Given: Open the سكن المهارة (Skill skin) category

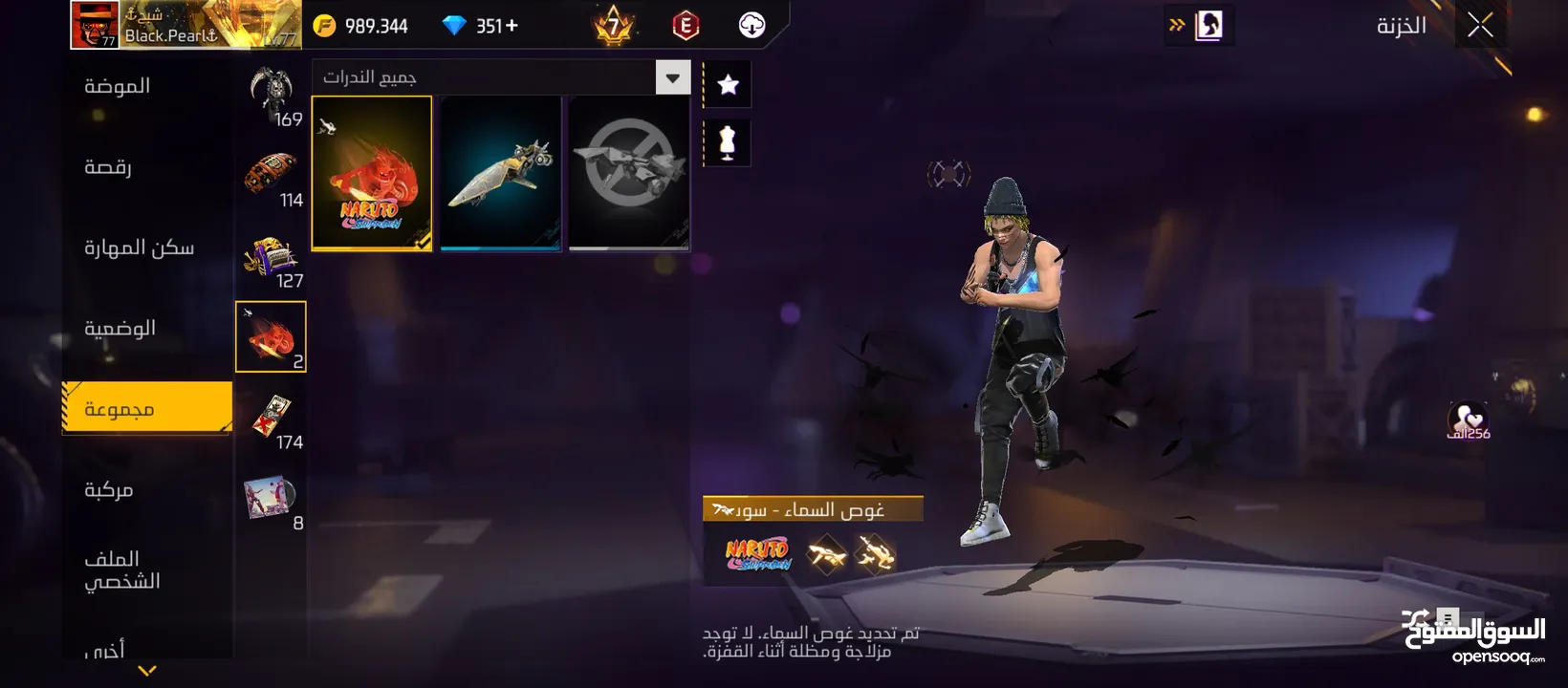Looking at the screenshot, I should tap(139, 247).
